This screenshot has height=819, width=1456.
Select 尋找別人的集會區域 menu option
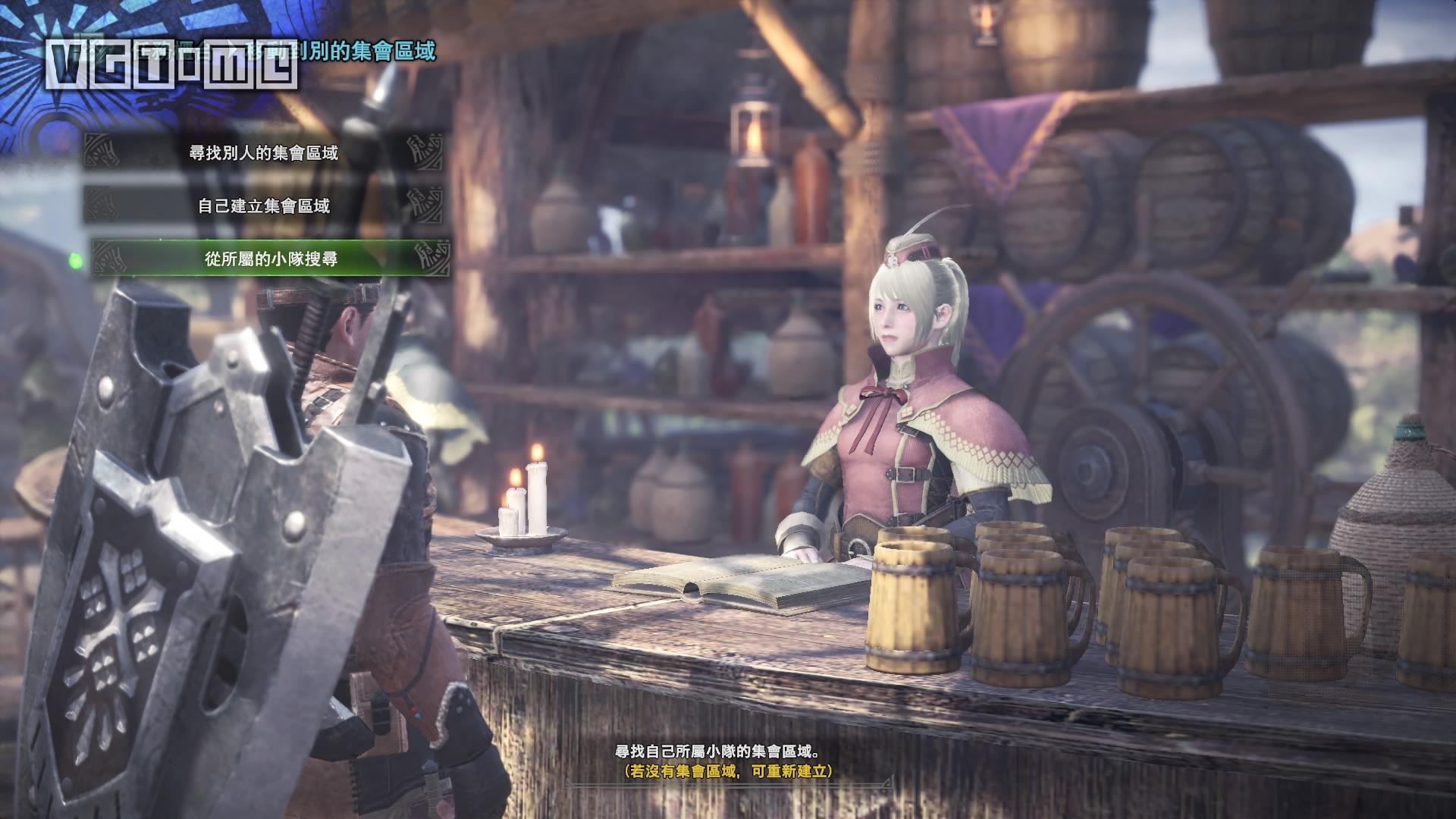coord(264,152)
